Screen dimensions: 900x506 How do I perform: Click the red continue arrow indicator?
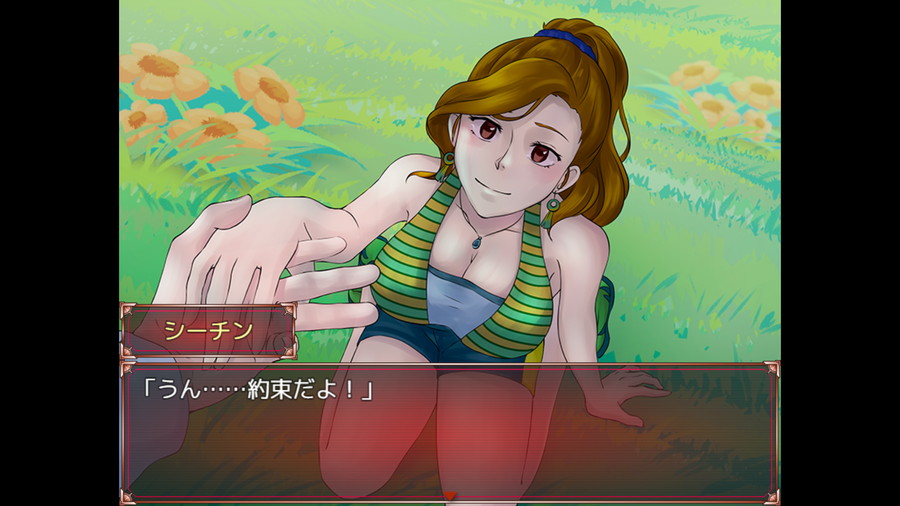[x=450, y=495]
